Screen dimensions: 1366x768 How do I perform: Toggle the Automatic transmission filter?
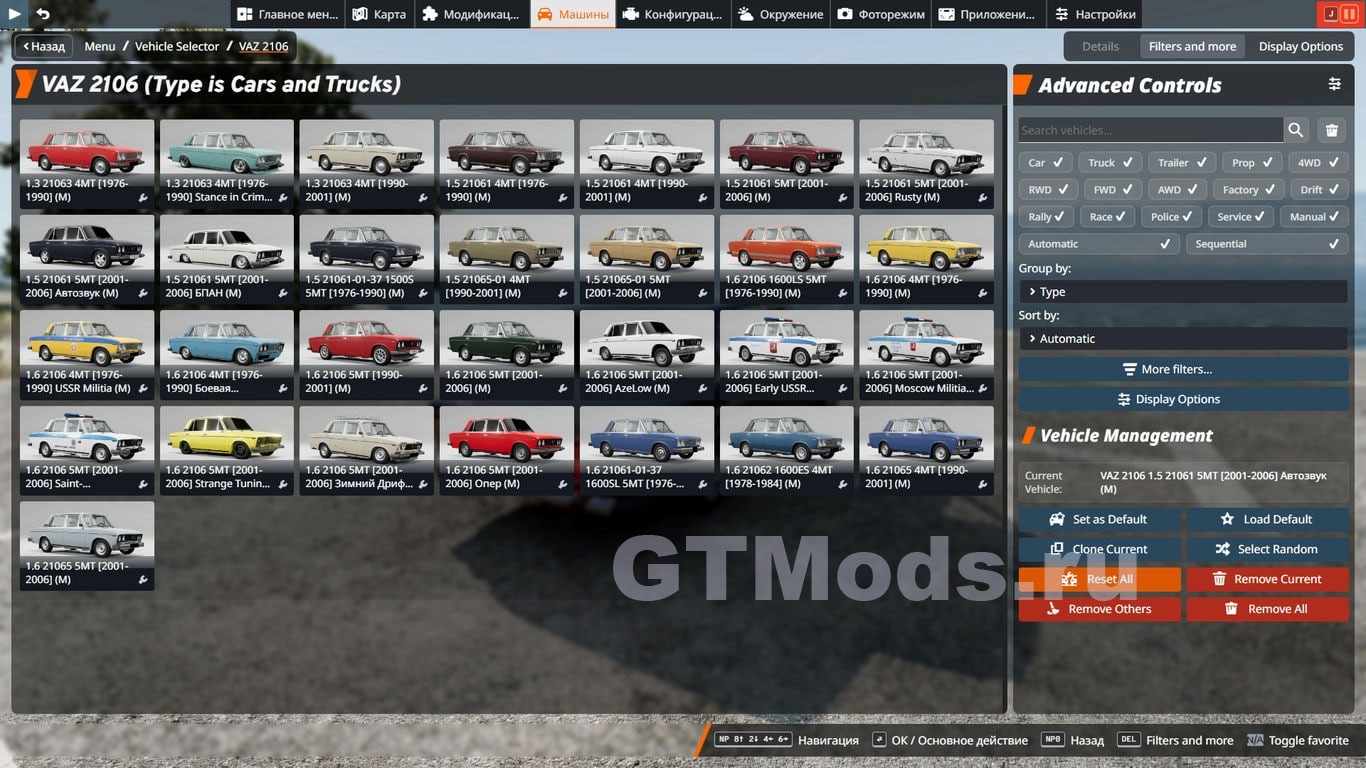[1099, 244]
